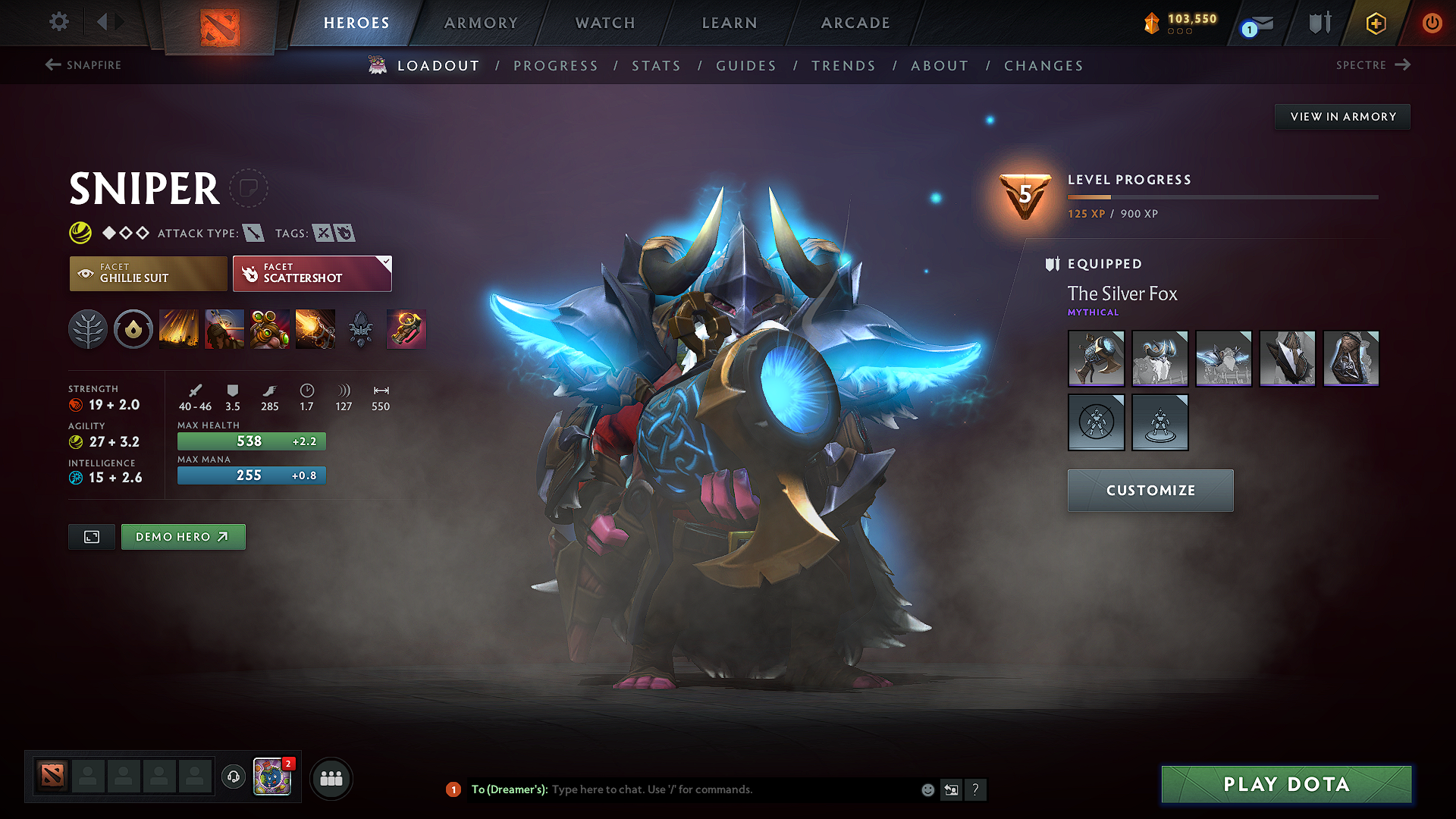Select the Silver Fox weapon thumbnail
This screenshot has height=819, width=1456.
click(x=1096, y=358)
